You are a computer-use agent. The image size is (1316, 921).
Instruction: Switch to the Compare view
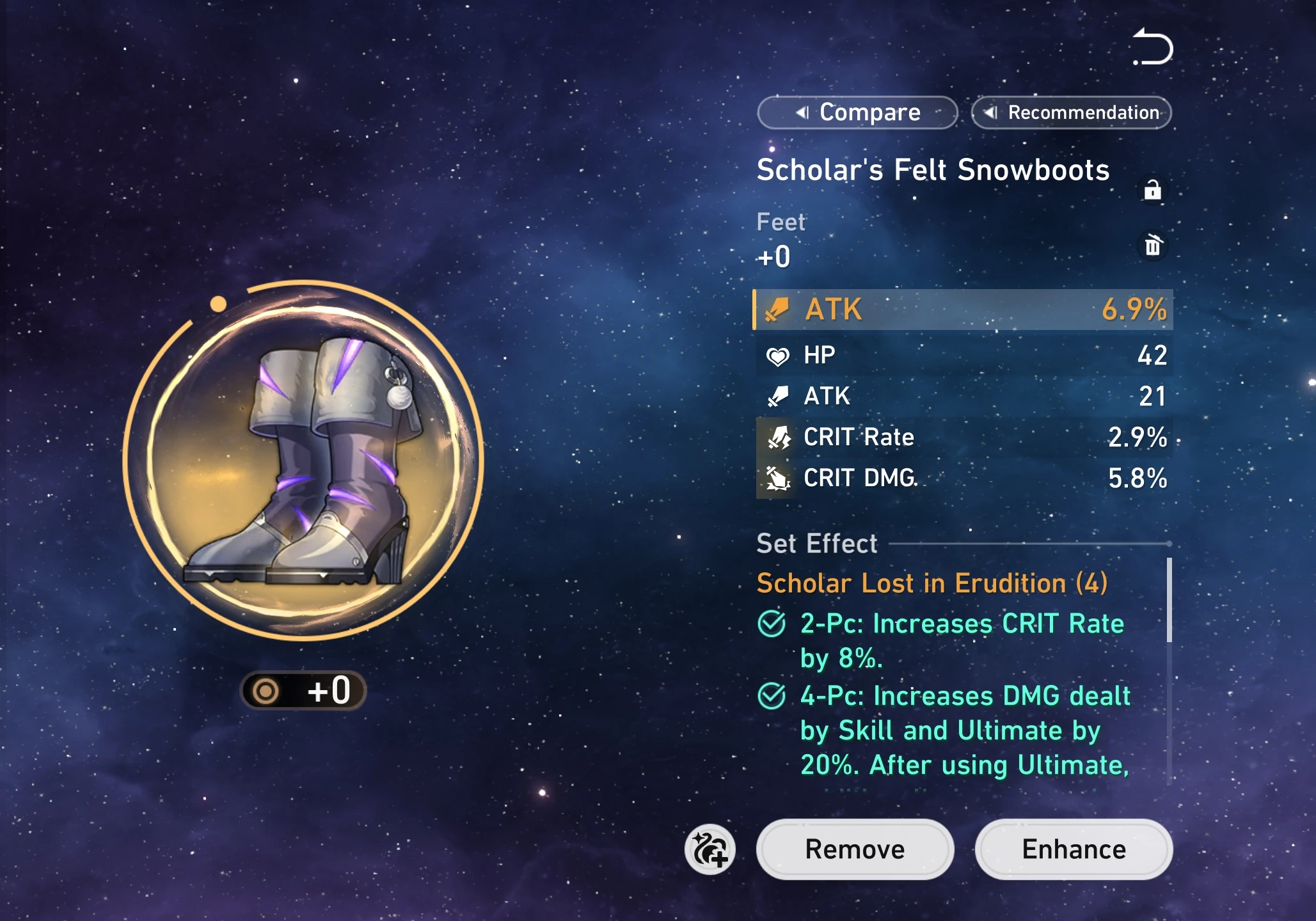coord(857,112)
